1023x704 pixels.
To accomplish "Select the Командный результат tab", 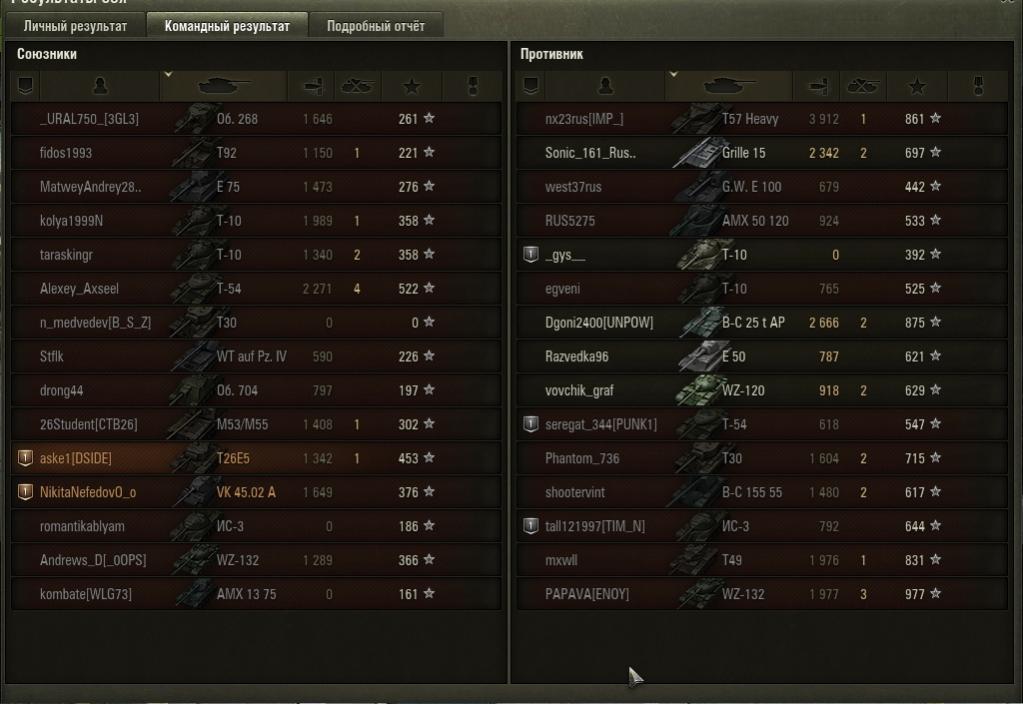I will click(x=227, y=26).
